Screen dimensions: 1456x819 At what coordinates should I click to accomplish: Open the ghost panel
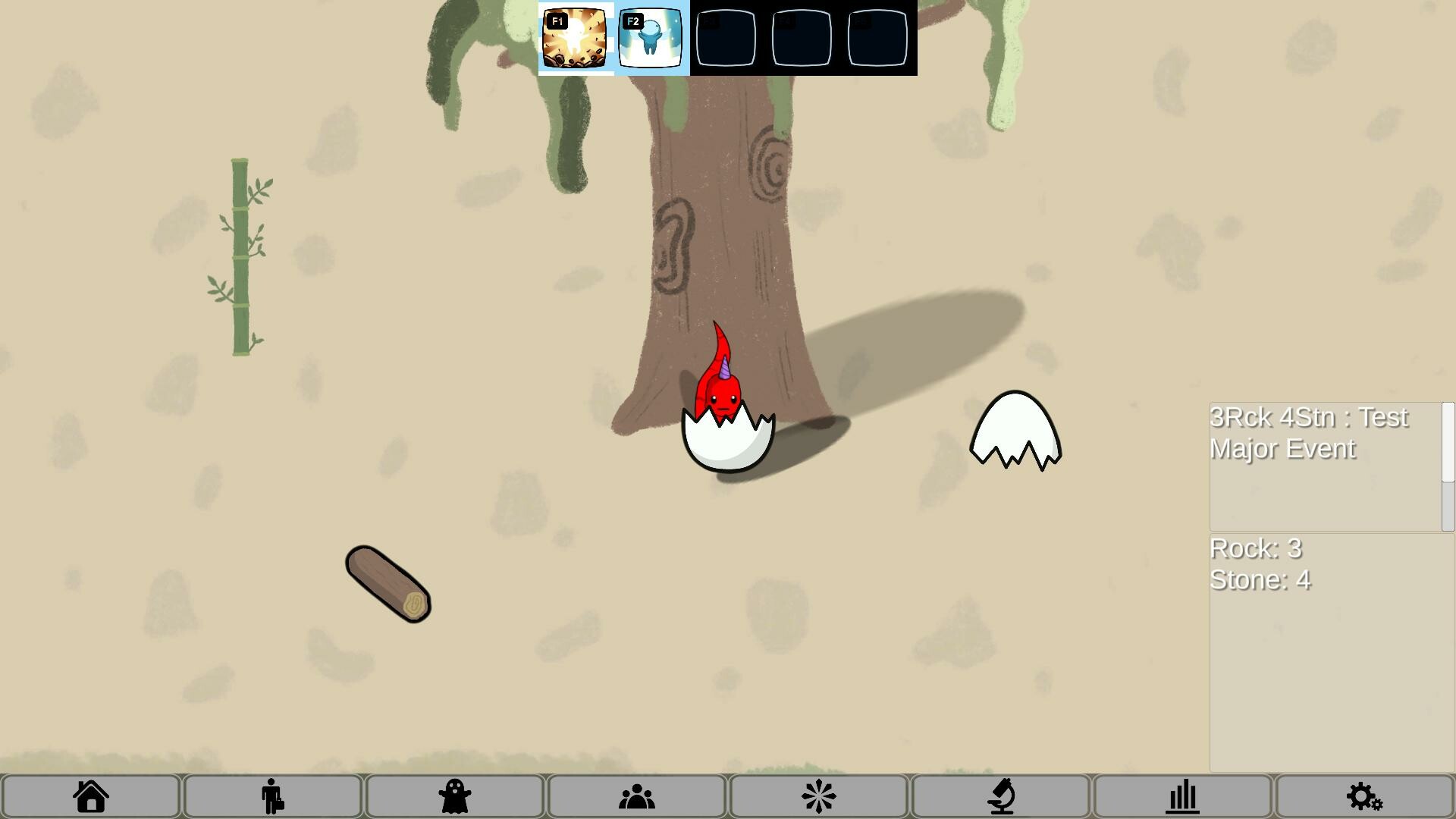click(x=454, y=796)
